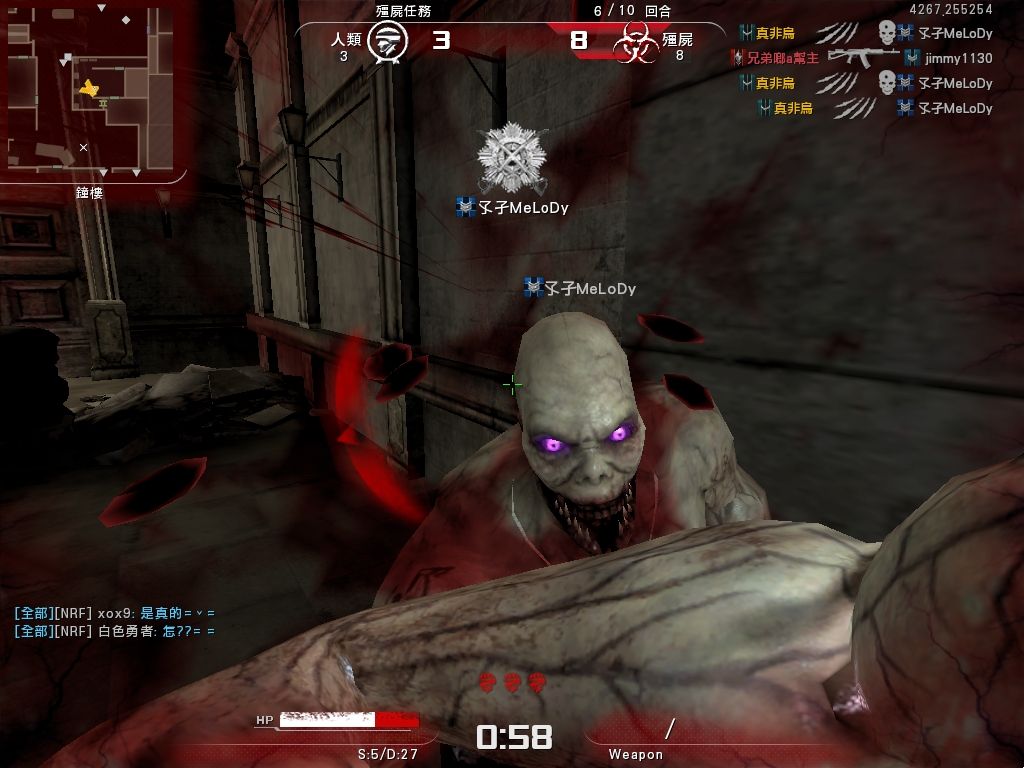The image size is (1024, 768).
Task: Click the silver crossed-rifles medal badge
Action: 511,158
